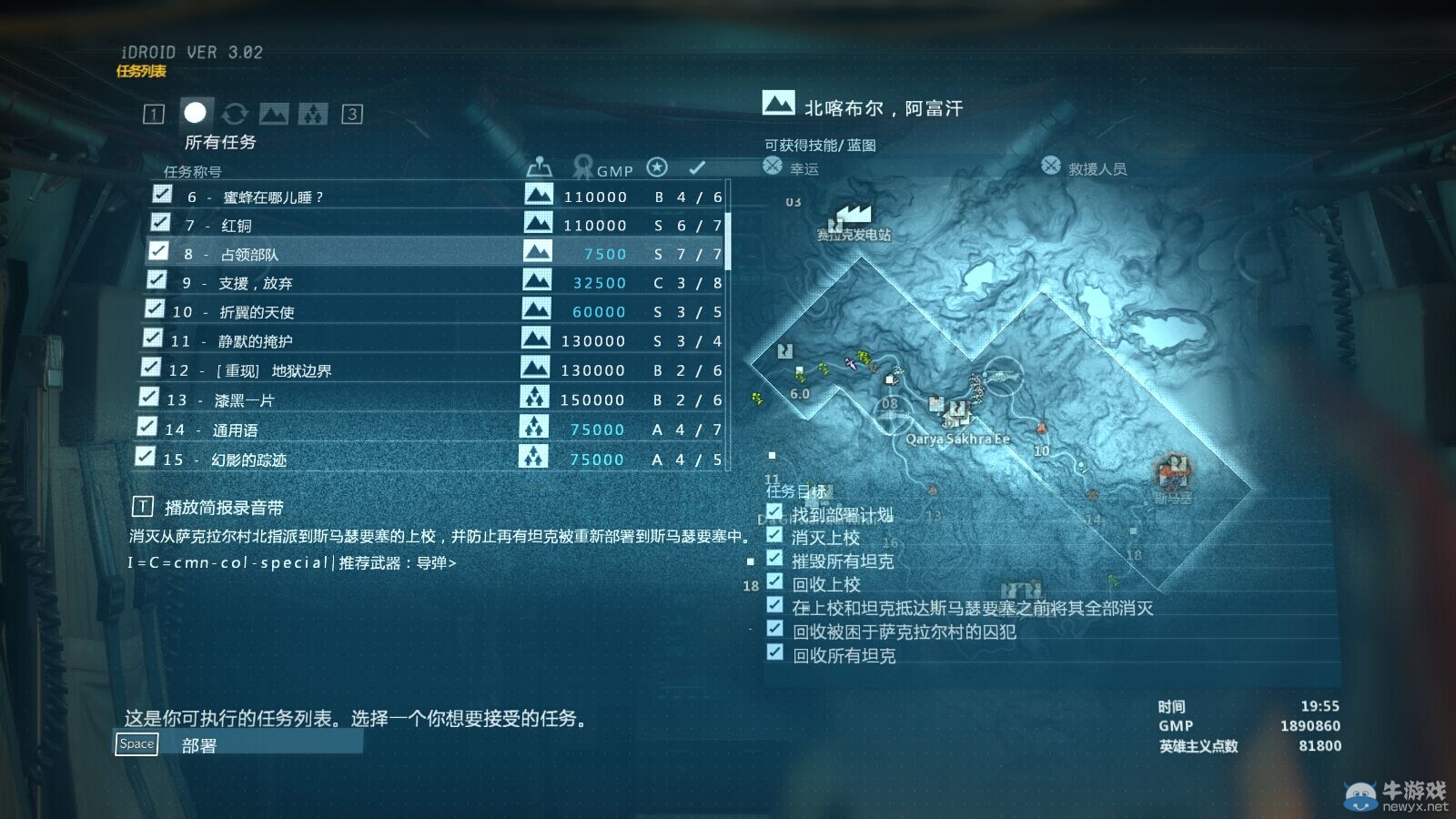
Task: Click the replay missions filter icon
Action: point(236,113)
